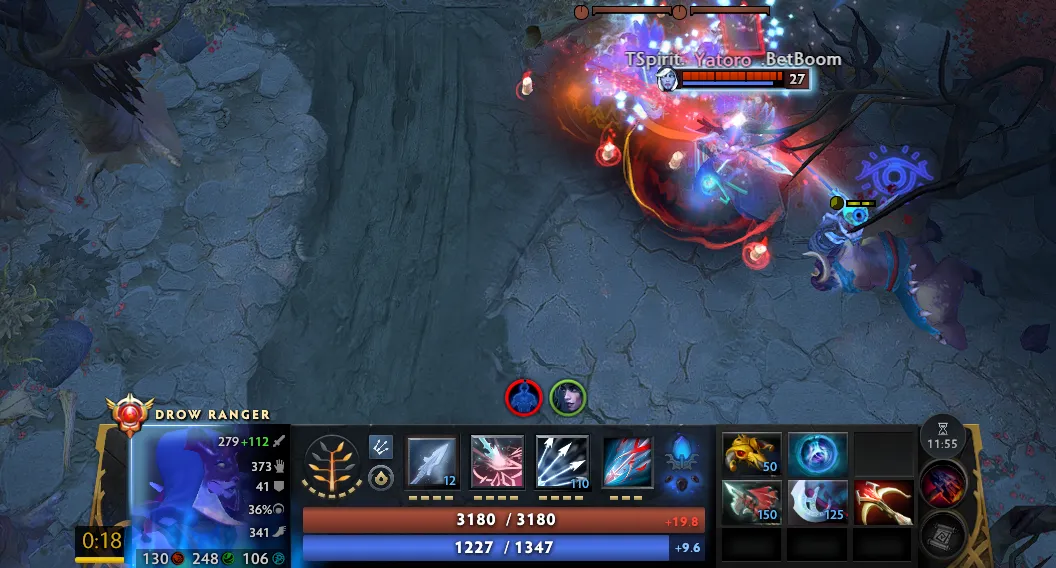Open the talent tree
1056x568 pixels.
coord(332,465)
